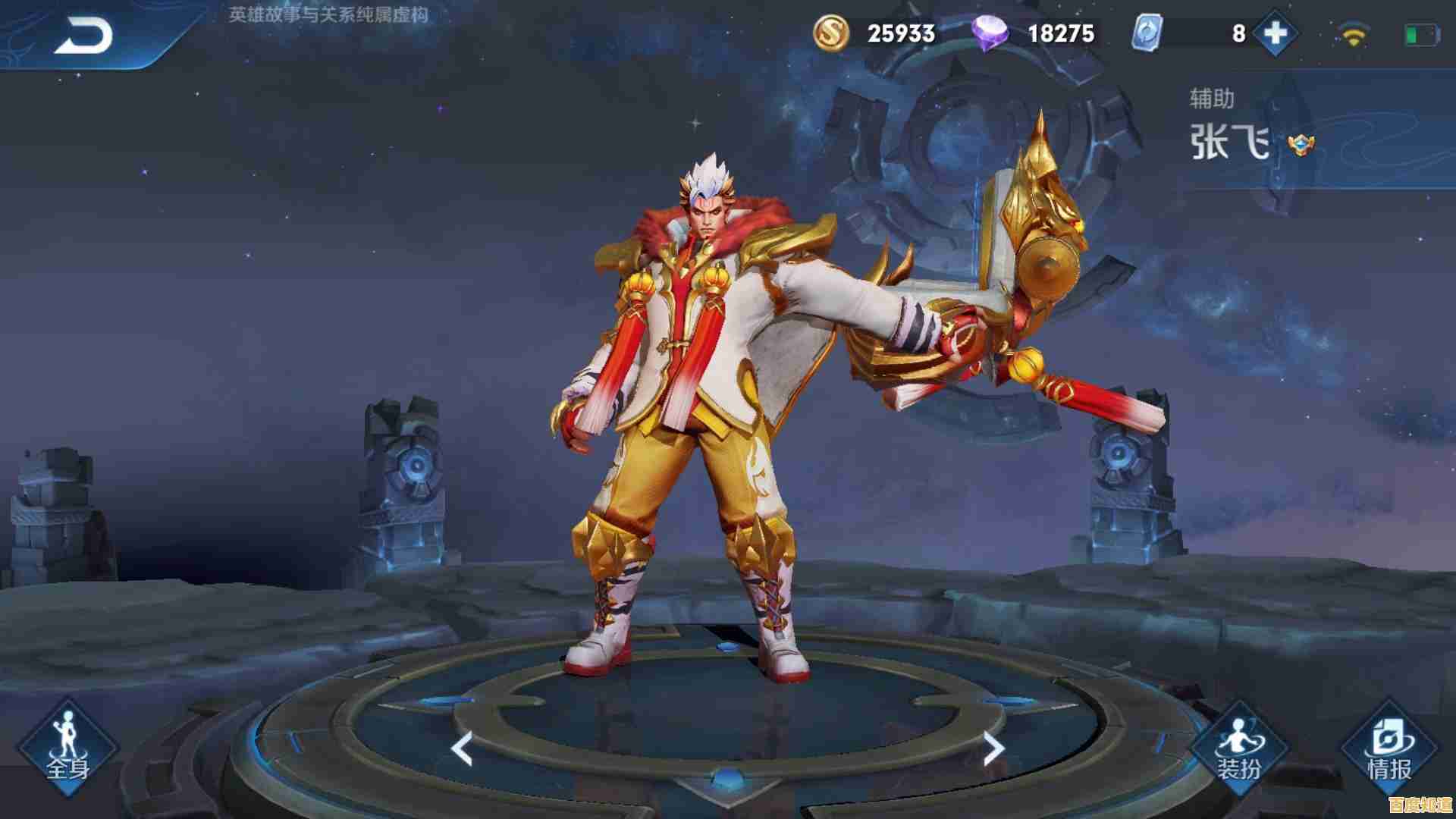Tap the diamond balance 18275
1456x819 pixels.
coord(1062,33)
